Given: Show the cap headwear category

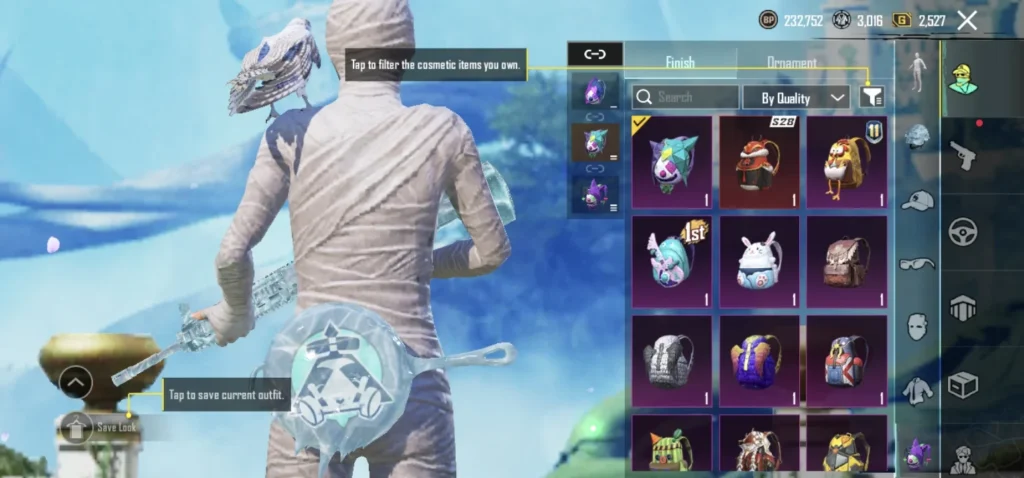Looking at the screenshot, I should (917, 202).
